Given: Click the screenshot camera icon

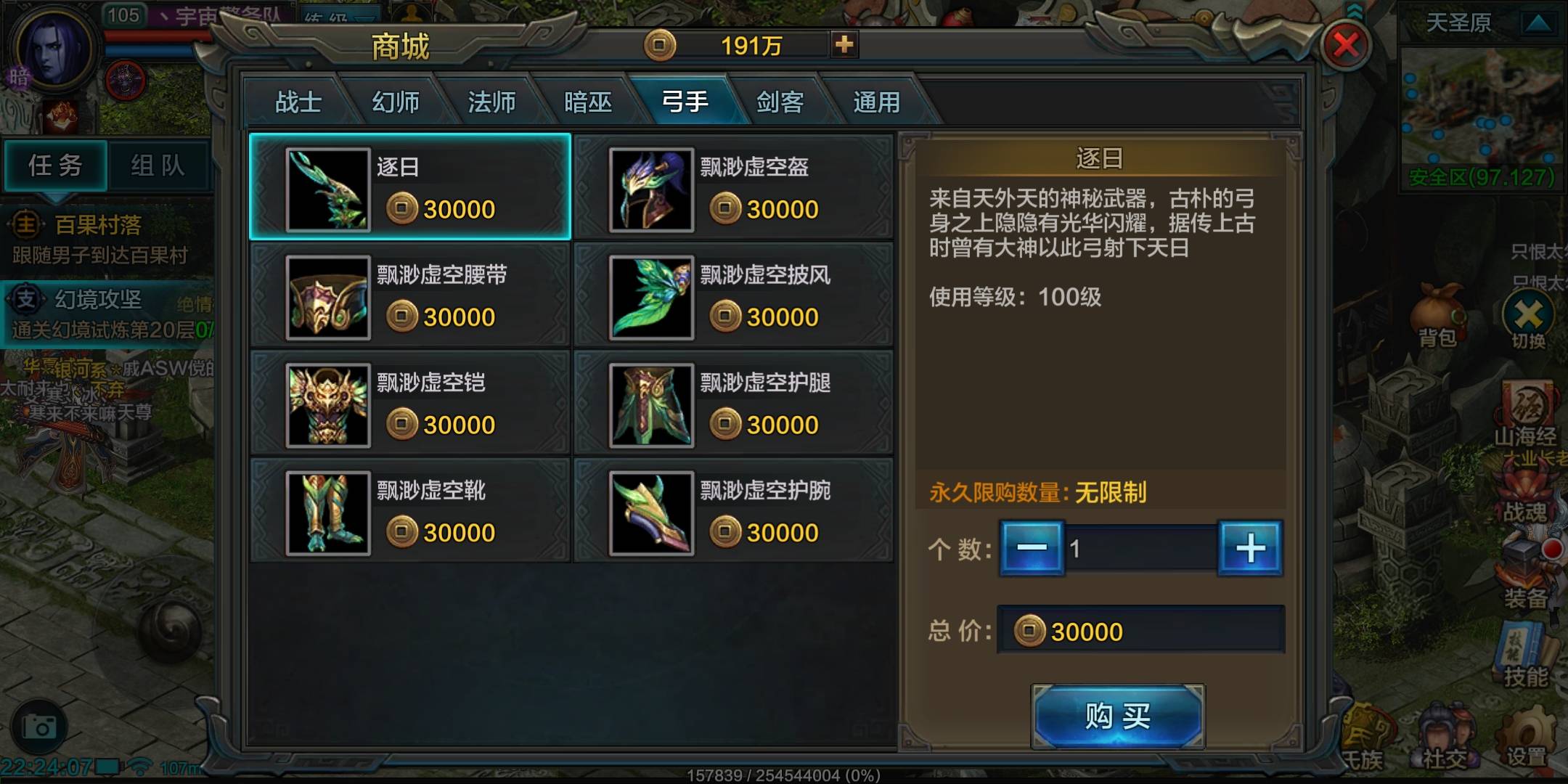Looking at the screenshot, I should 41,724.
